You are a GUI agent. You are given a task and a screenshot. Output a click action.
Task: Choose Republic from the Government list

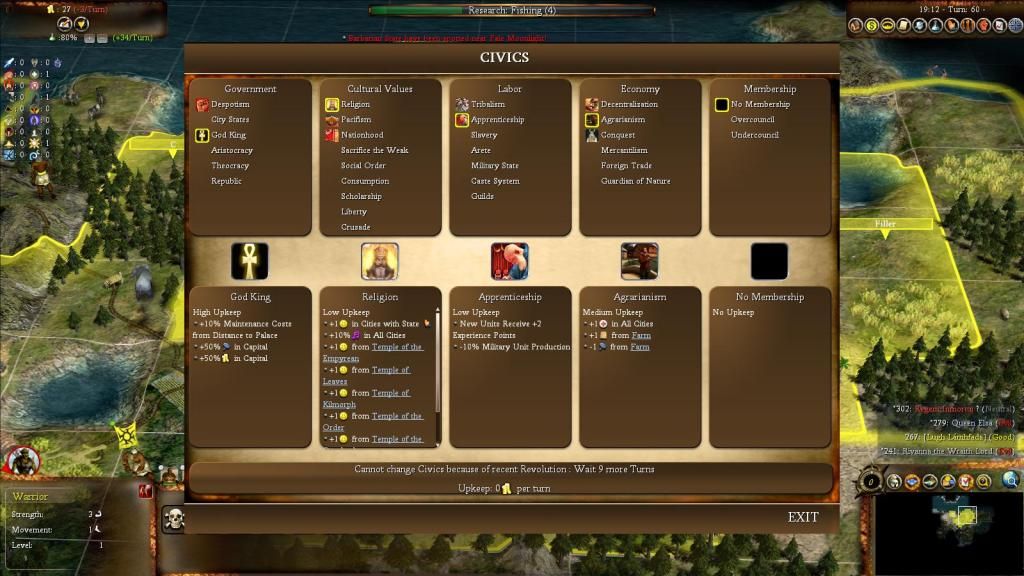pyautogui.click(x=226, y=181)
